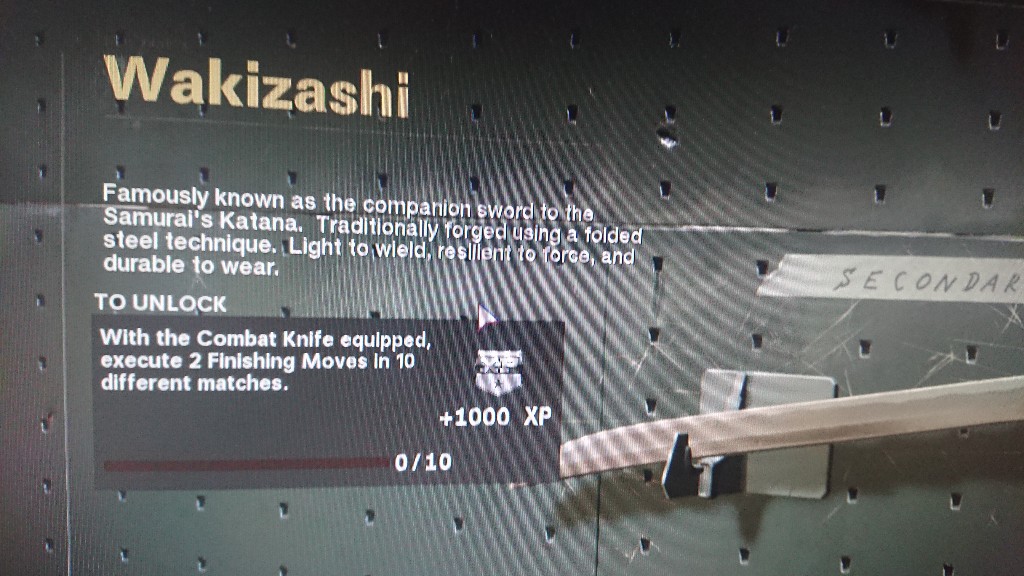
Task: Click the XP reward emblem icon
Action: pyautogui.click(x=496, y=368)
